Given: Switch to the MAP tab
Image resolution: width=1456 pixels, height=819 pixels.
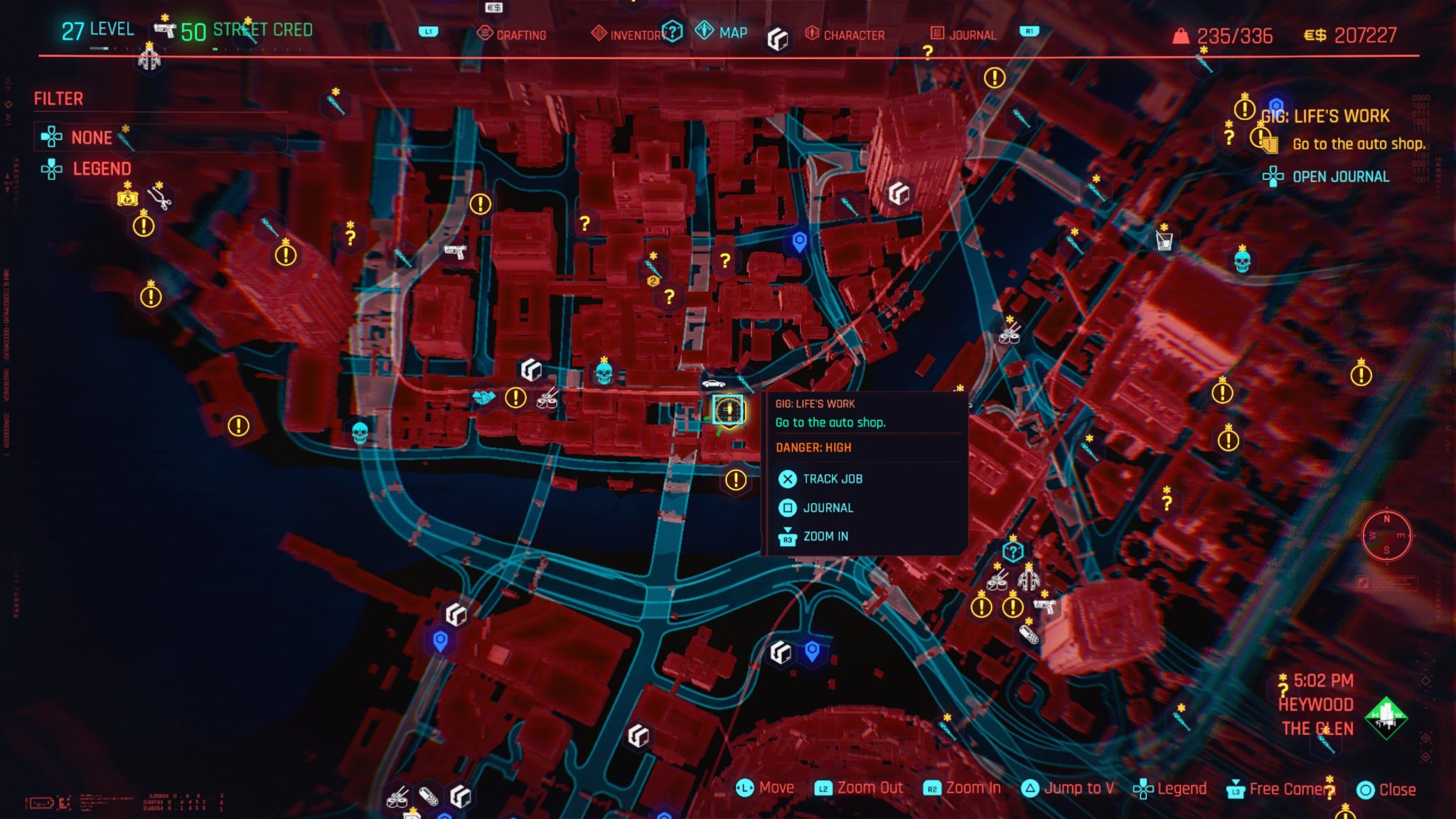Looking at the screenshot, I should click(727, 31).
